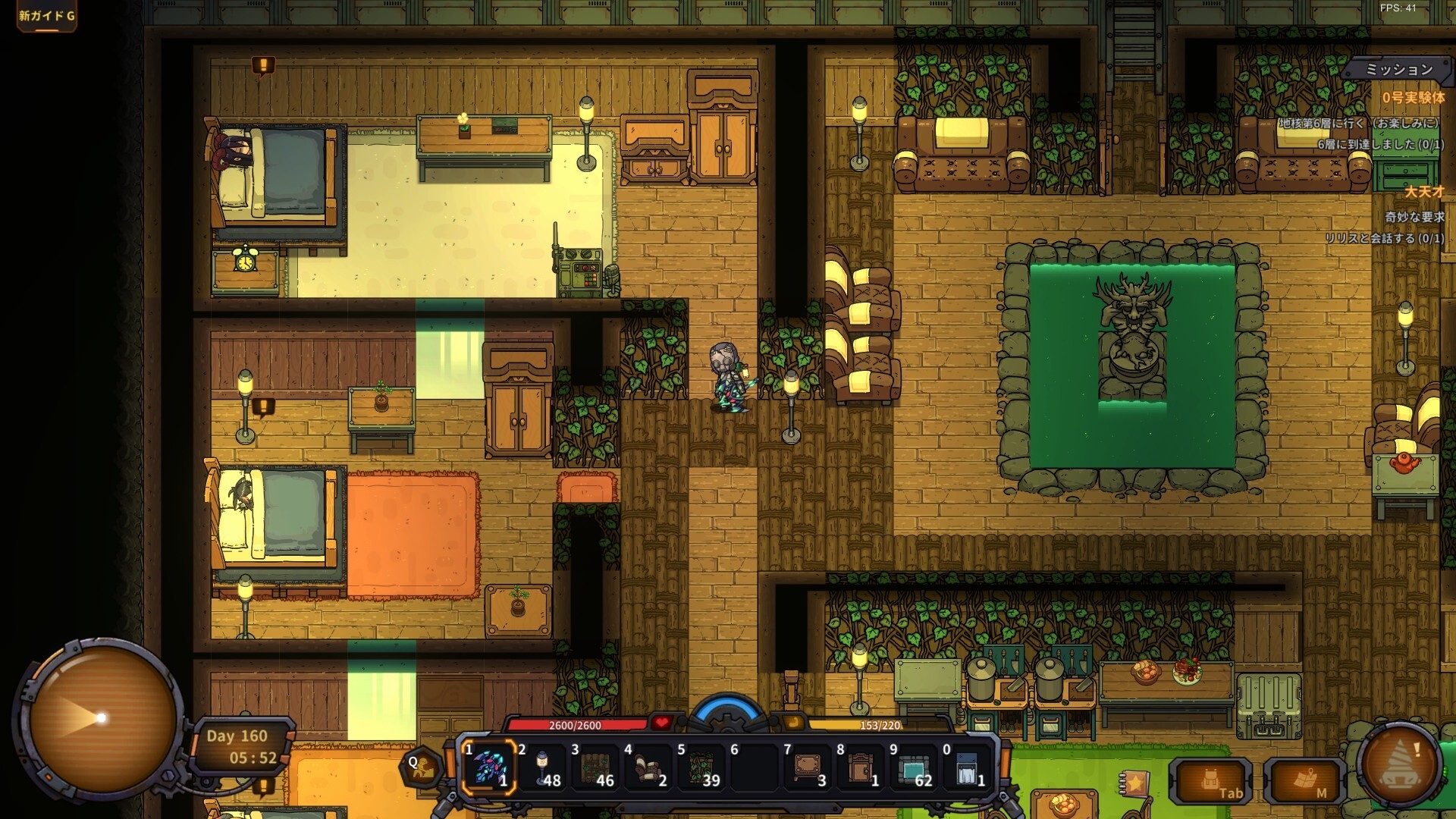Open the new guide button
Image resolution: width=1456 pixels, height=819 pixels.
click(x=47, y=16)
